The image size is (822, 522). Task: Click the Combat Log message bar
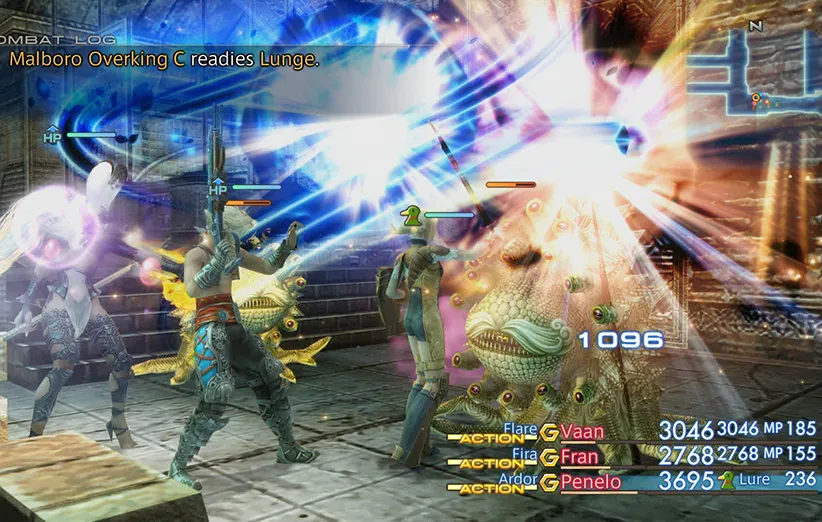tap(165, 60)
